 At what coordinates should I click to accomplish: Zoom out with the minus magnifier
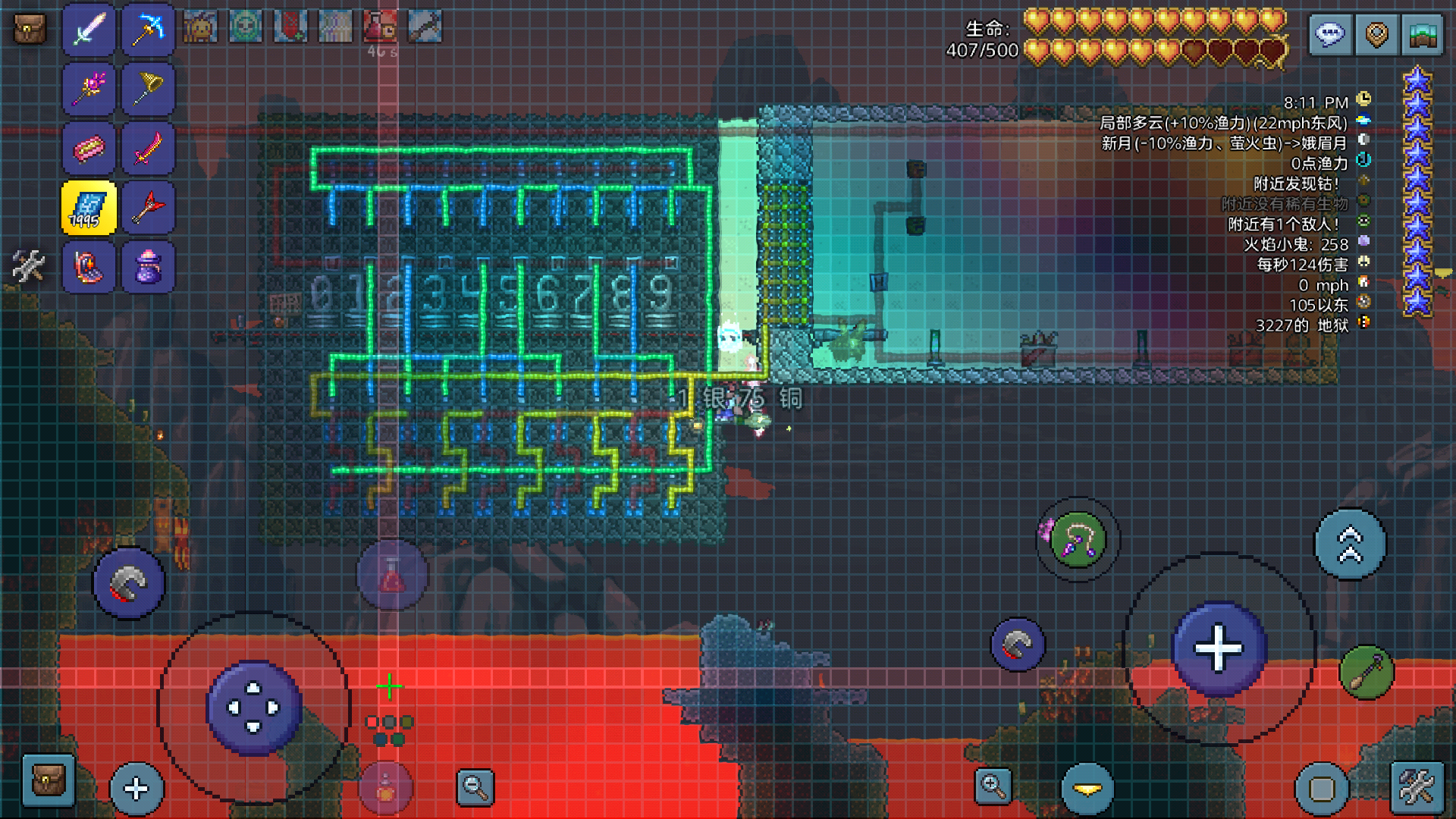(475, 786)
